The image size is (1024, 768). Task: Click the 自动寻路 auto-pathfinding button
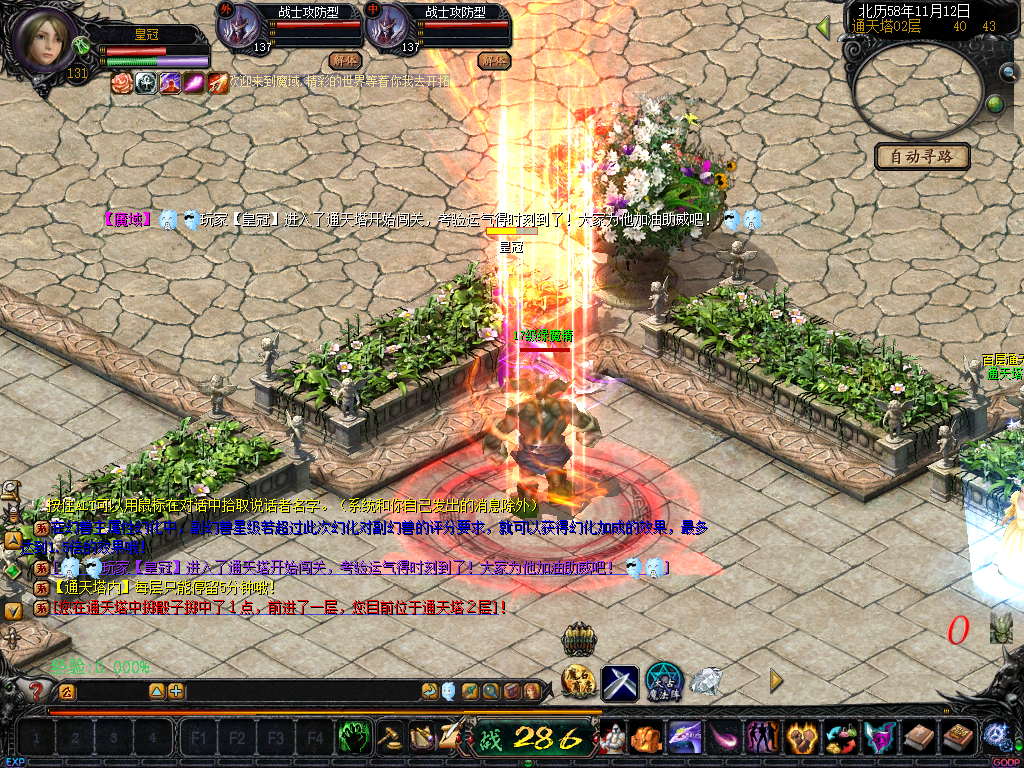922,156
